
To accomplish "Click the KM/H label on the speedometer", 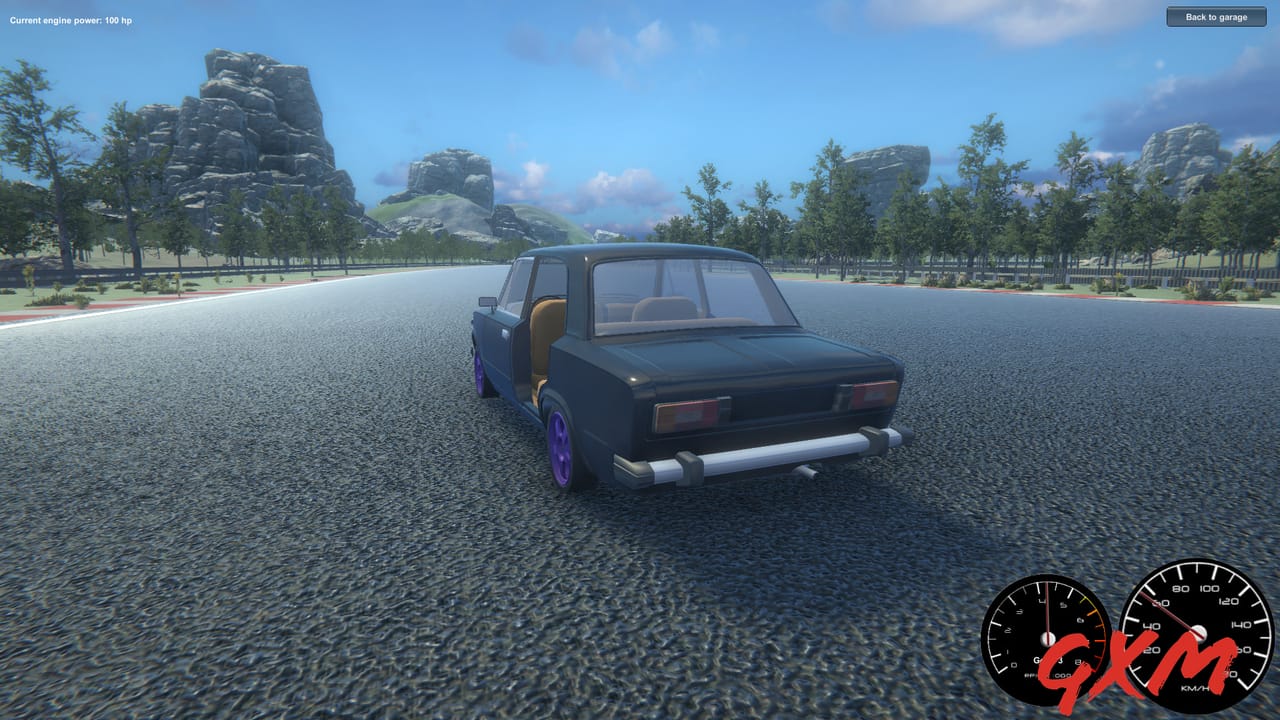I will (x=1196, y=688).
